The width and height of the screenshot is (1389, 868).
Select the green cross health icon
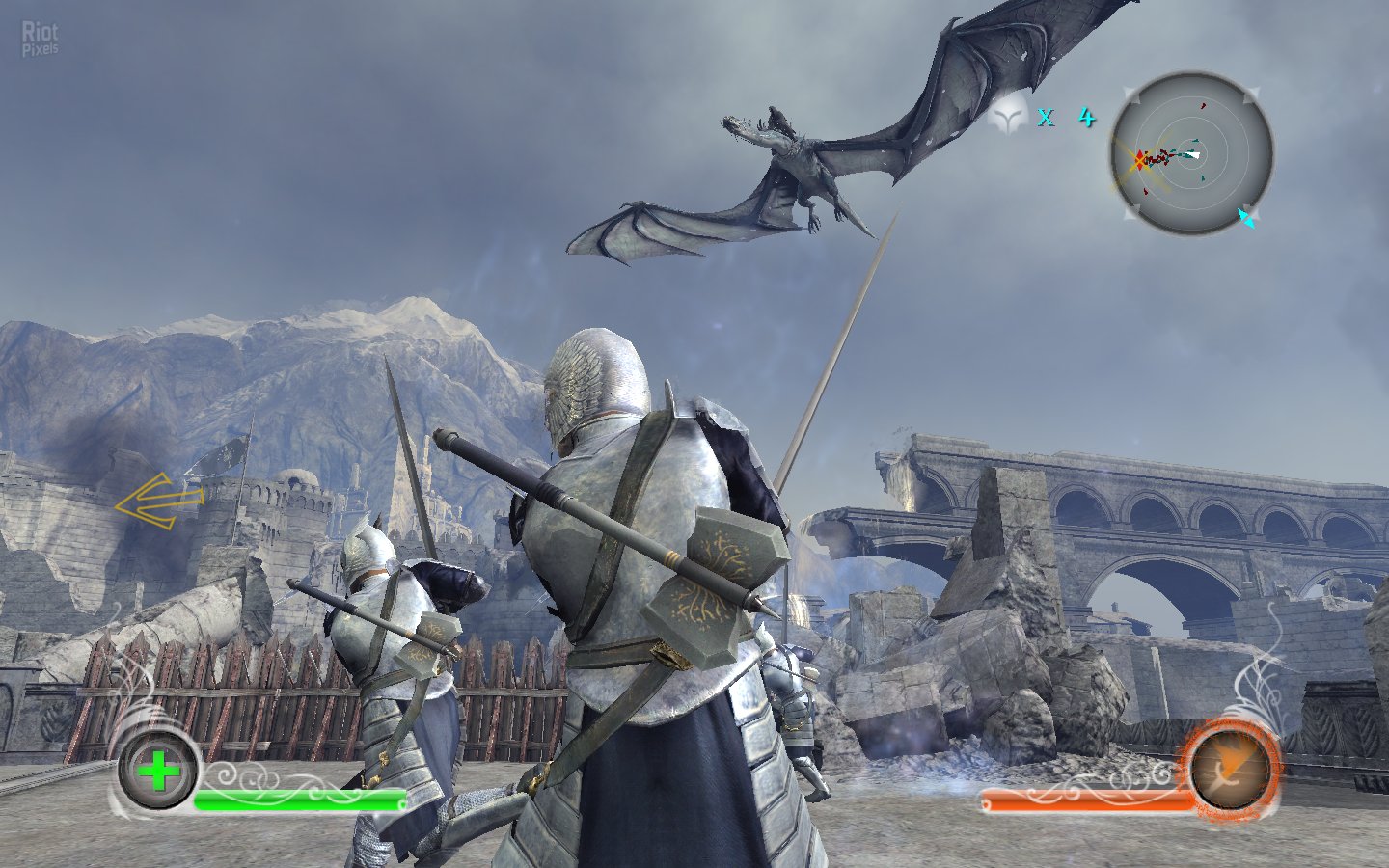[x=158, y=771]
